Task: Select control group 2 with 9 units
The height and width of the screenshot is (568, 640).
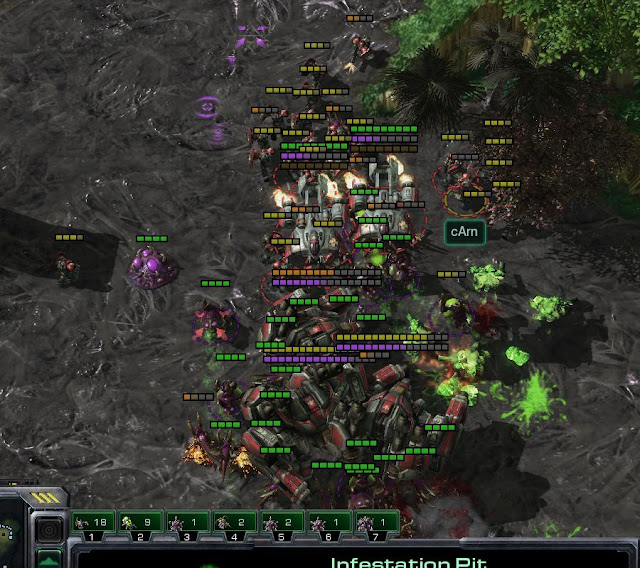Action: [140, 522]
